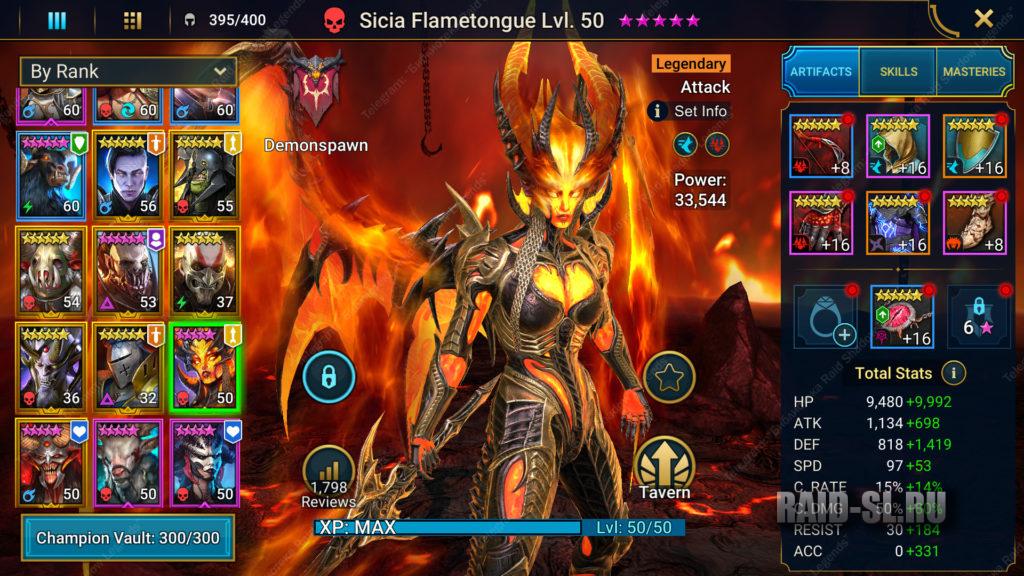Close the champion screen with the X
The image size is (1024, 576).
[x=984, y=19]
